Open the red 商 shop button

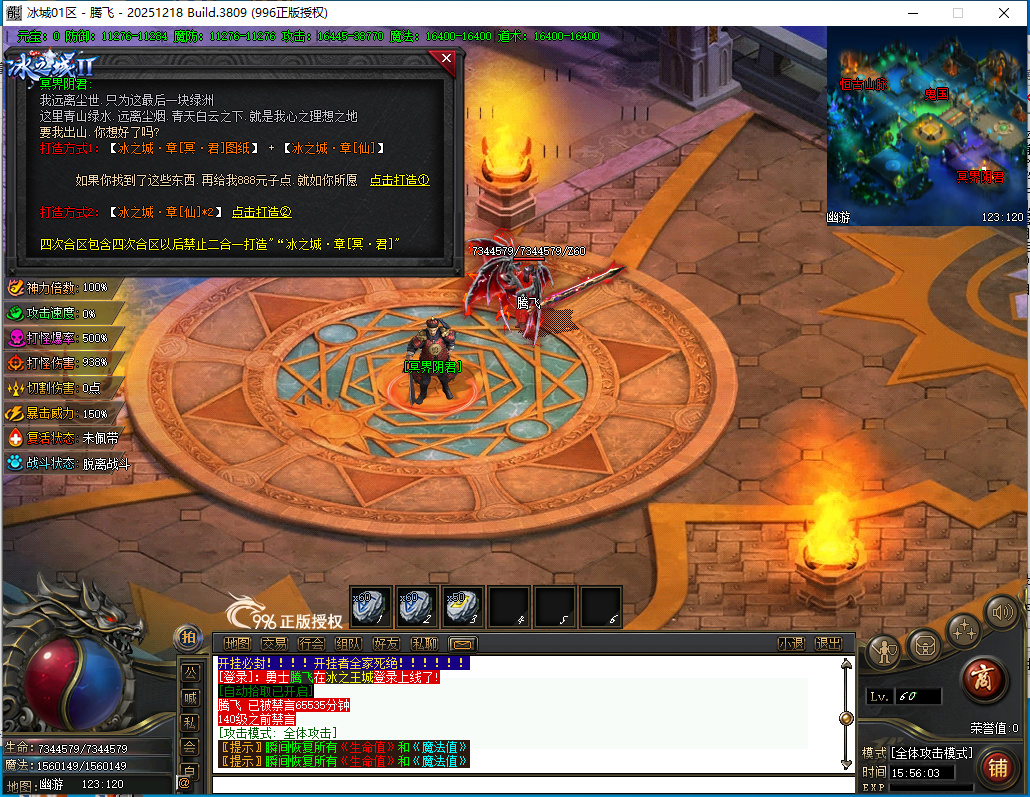coord(983,680)
